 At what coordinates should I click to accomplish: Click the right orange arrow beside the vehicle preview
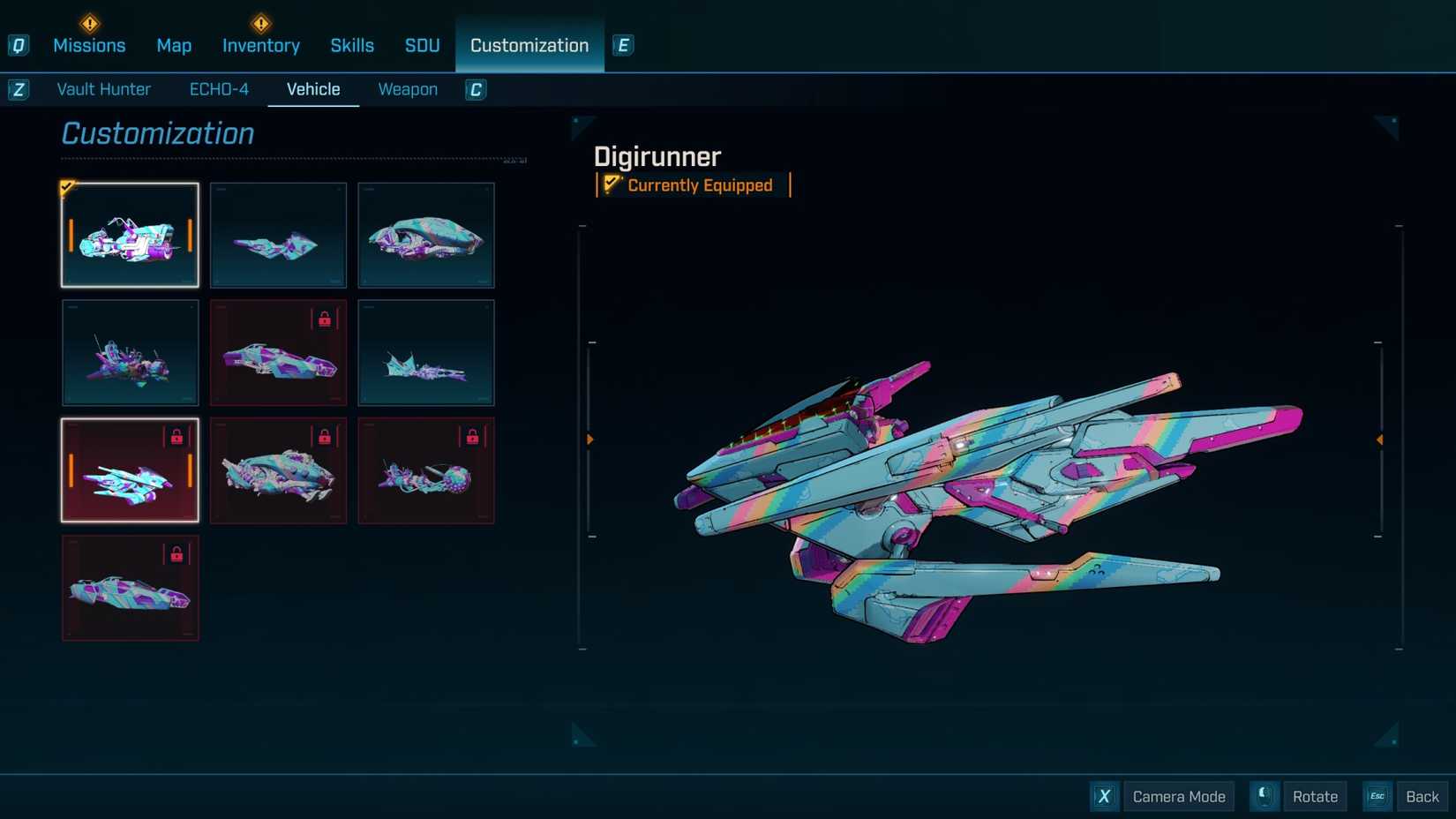tap(1380, 438)
